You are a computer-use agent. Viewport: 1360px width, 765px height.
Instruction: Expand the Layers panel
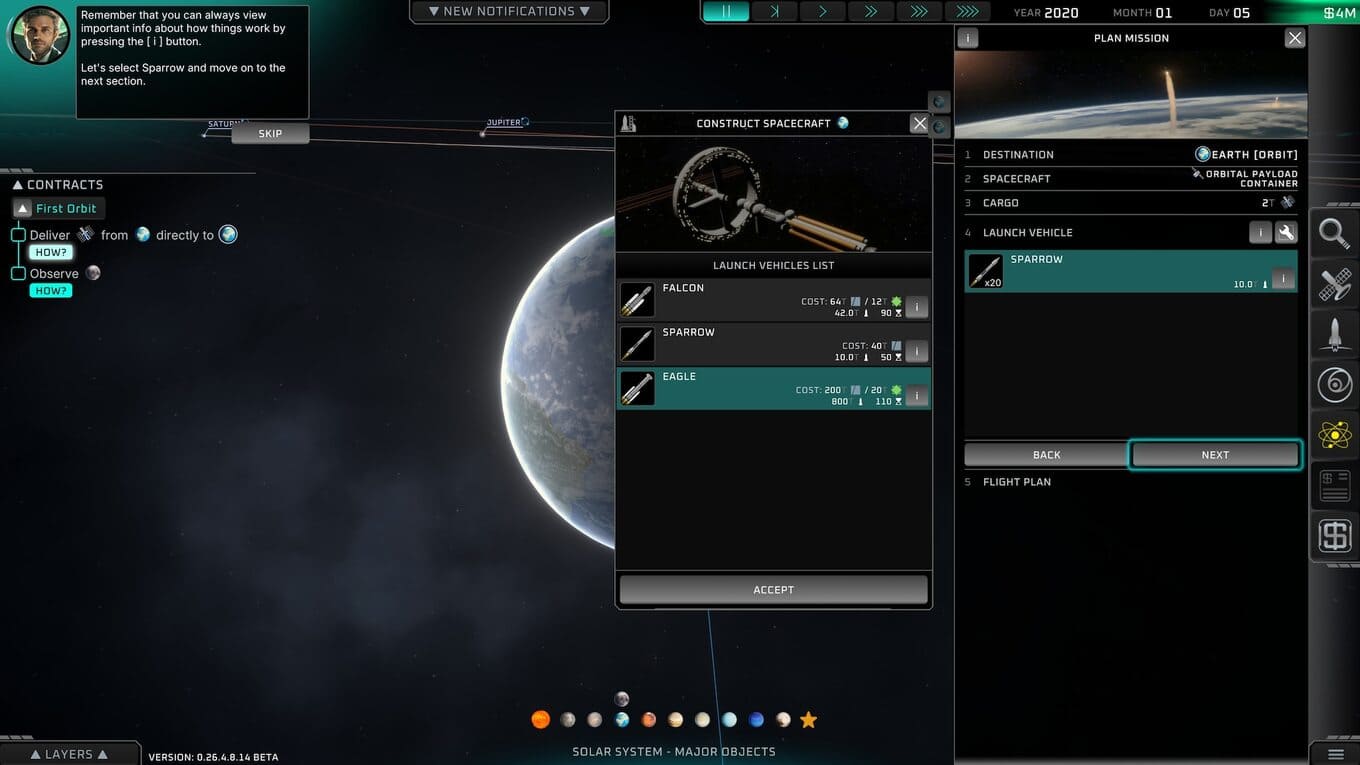click(x=68, y=754)
